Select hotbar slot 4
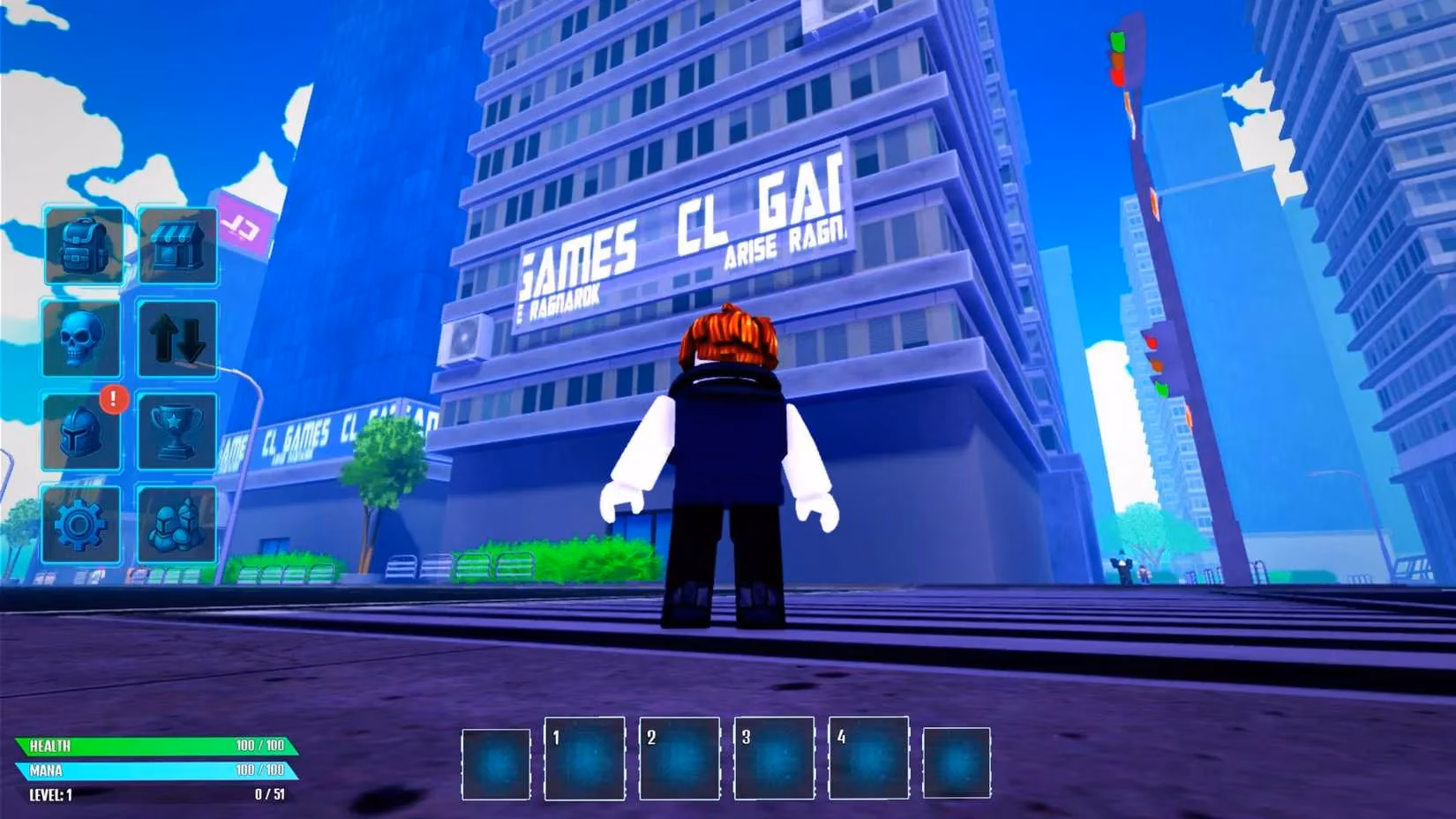The width and height of the screenshot is (1456, 819). point(870,761)
